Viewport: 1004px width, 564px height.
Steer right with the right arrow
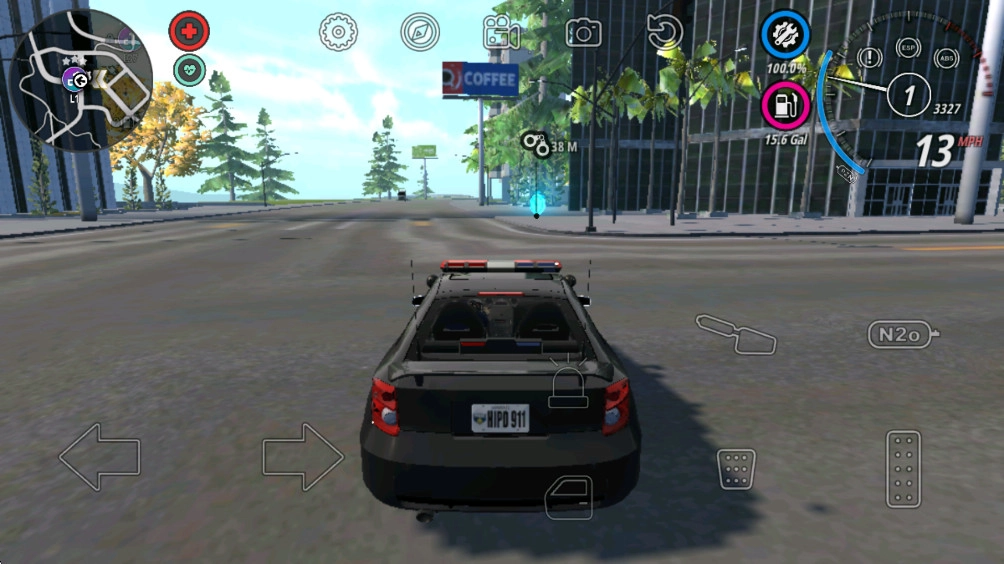303,457
